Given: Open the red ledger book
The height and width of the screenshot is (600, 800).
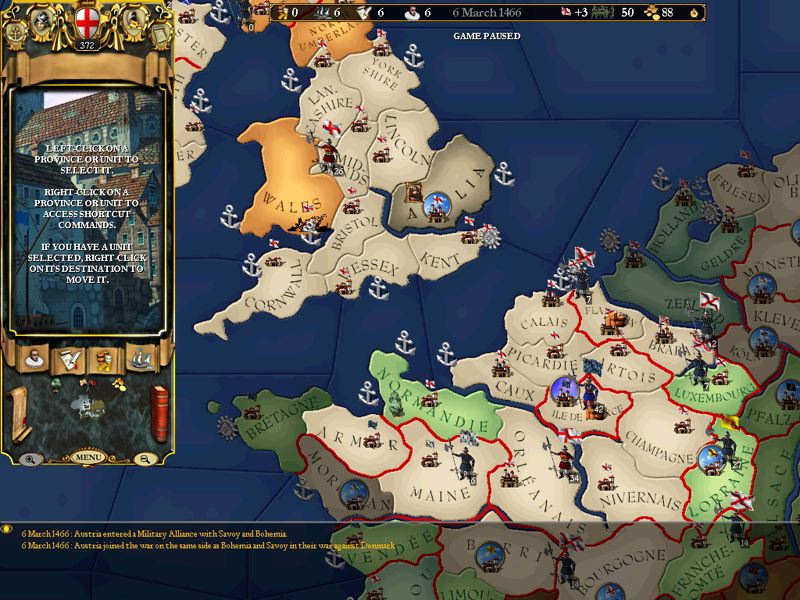Looking at the screenshot, I should (x=158, y=412).
